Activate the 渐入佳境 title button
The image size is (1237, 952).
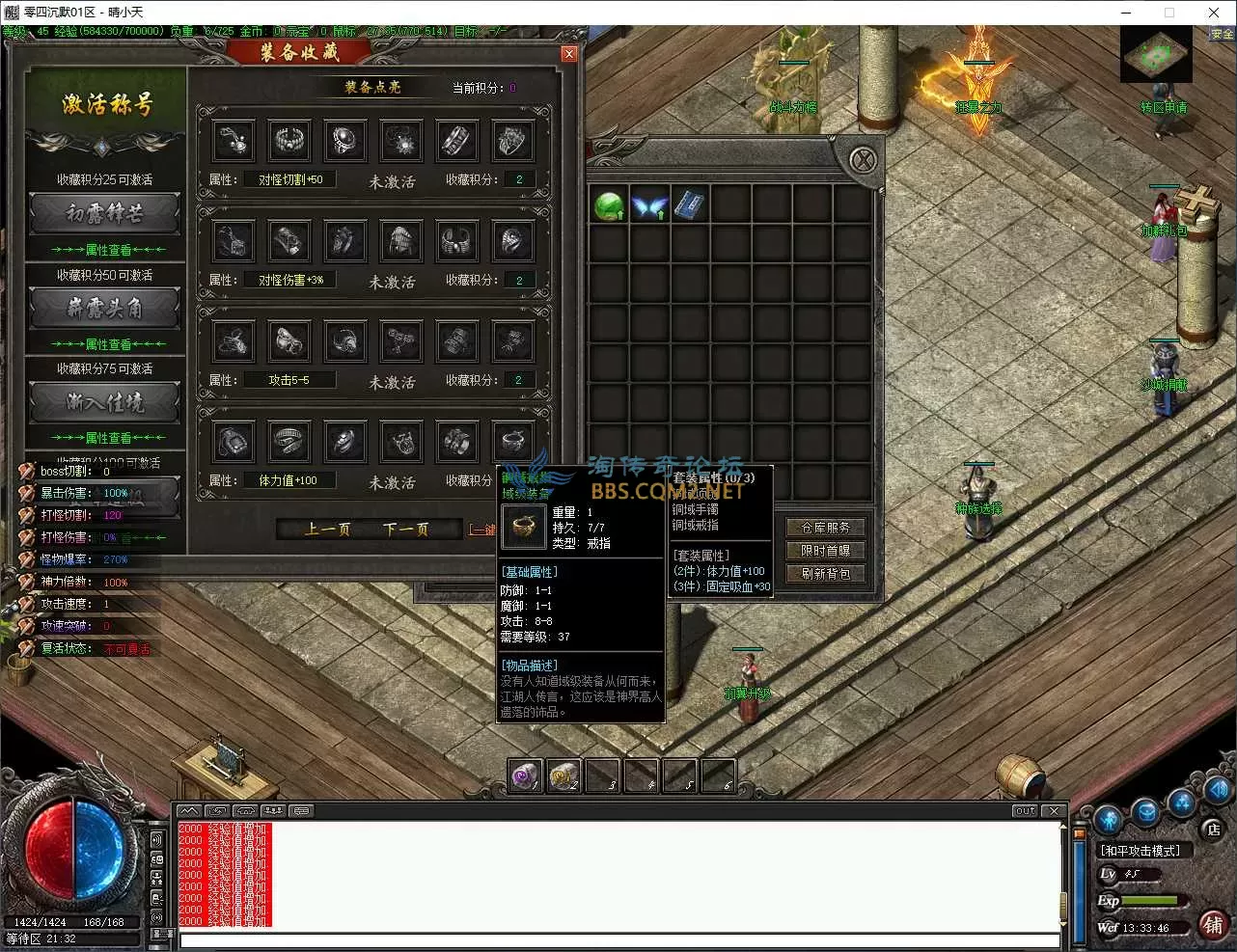tap(106, 402)
